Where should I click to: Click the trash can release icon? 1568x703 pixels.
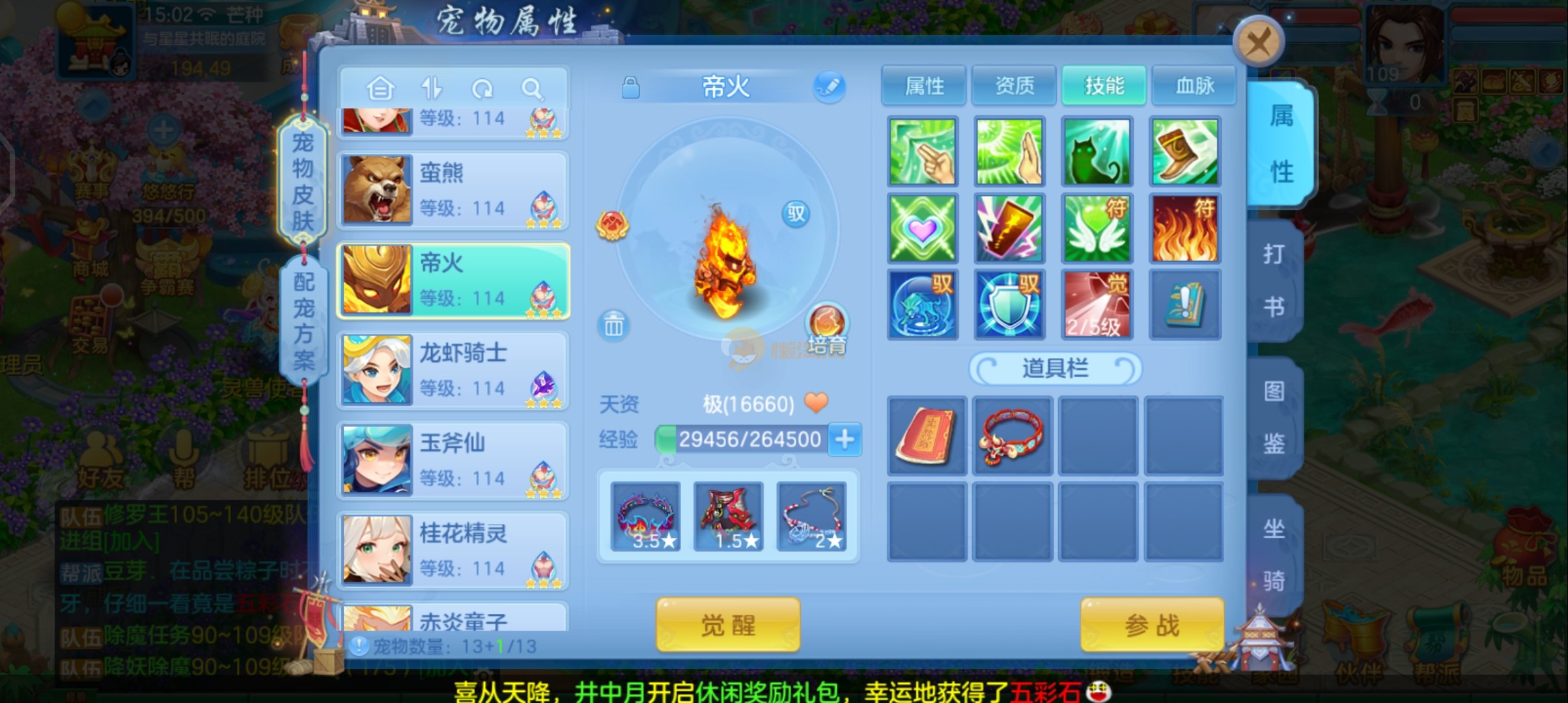pyautogui.click(x=613, y=325)
